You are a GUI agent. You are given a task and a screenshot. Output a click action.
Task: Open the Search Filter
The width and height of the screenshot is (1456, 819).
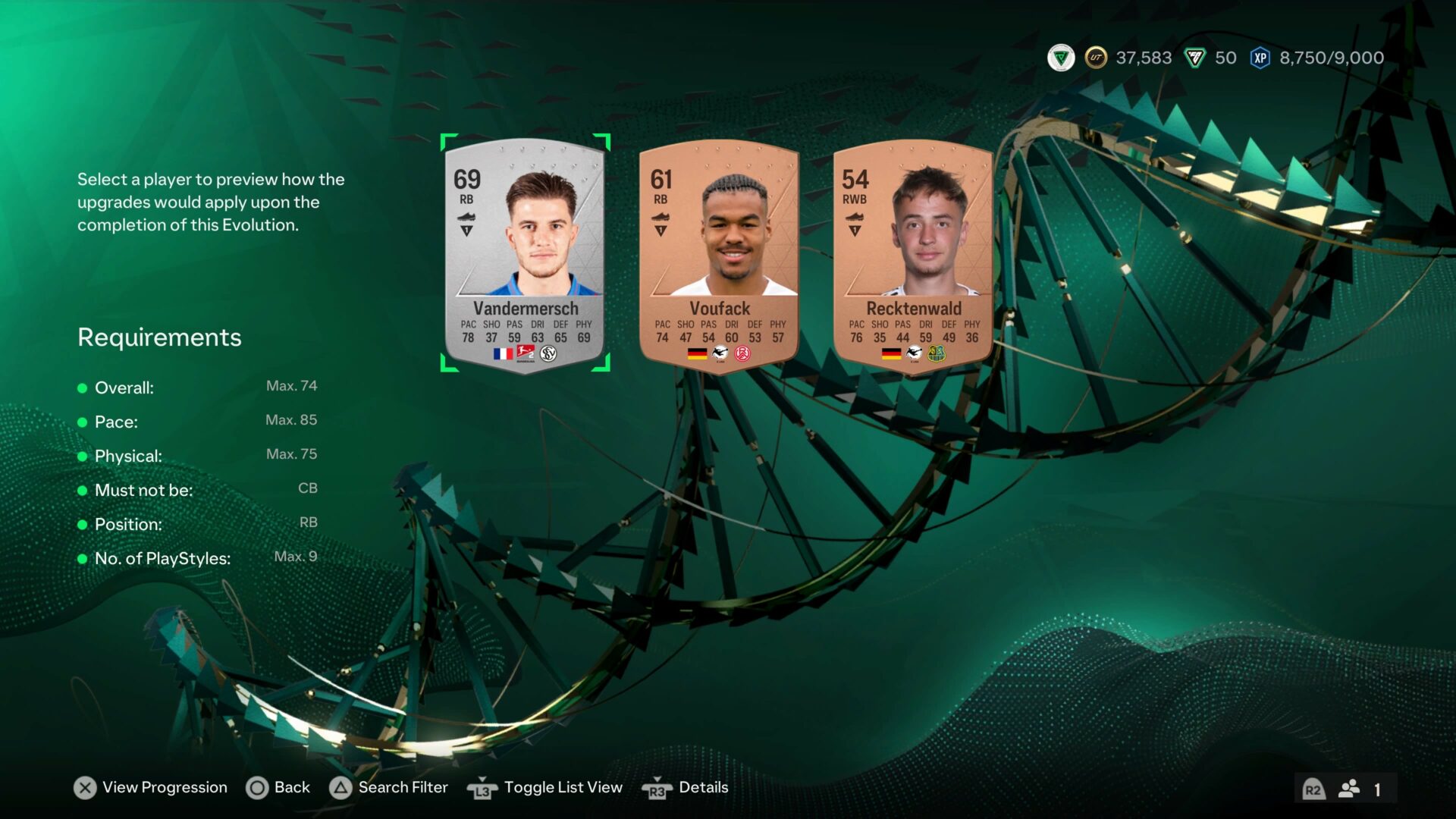click(x=389, y=788)
